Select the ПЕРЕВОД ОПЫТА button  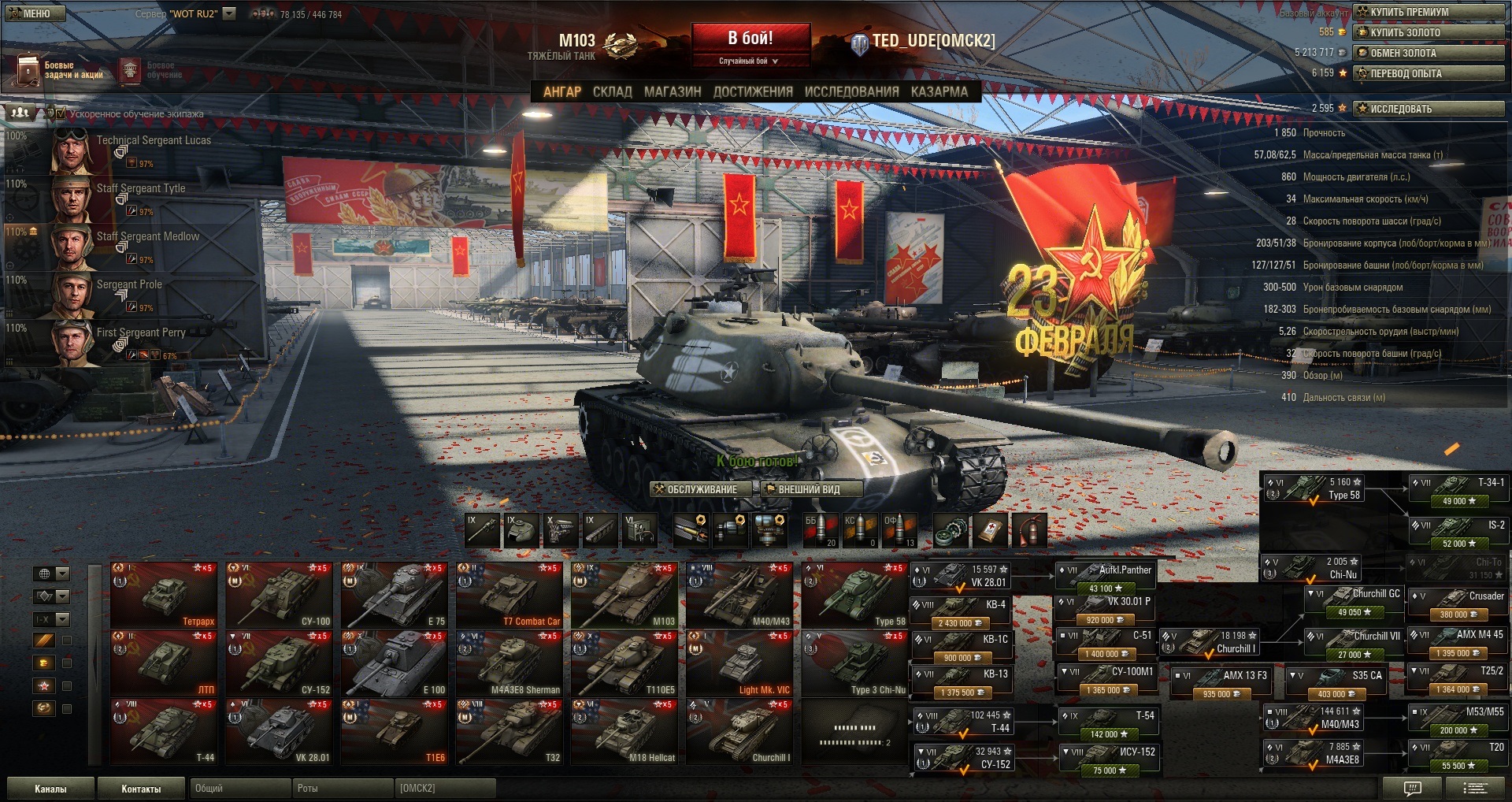pos(1429,73)
